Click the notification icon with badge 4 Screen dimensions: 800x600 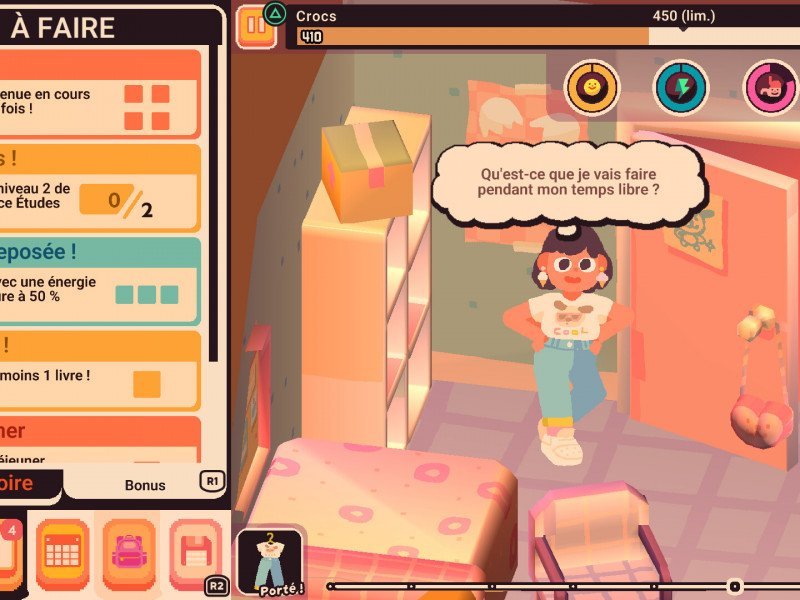click(8, 551)
